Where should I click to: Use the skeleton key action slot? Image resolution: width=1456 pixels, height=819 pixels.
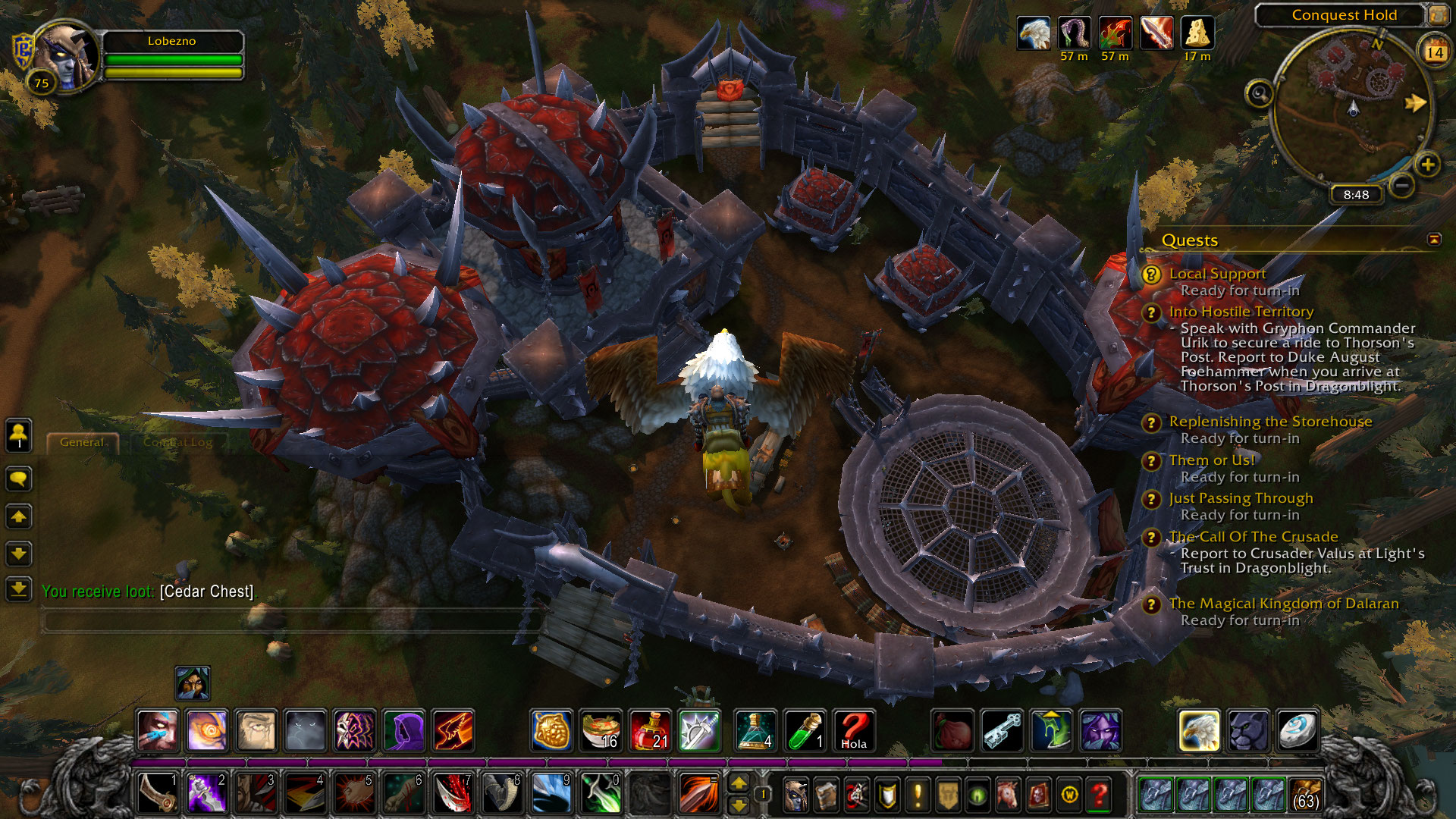click(1003, 730)
